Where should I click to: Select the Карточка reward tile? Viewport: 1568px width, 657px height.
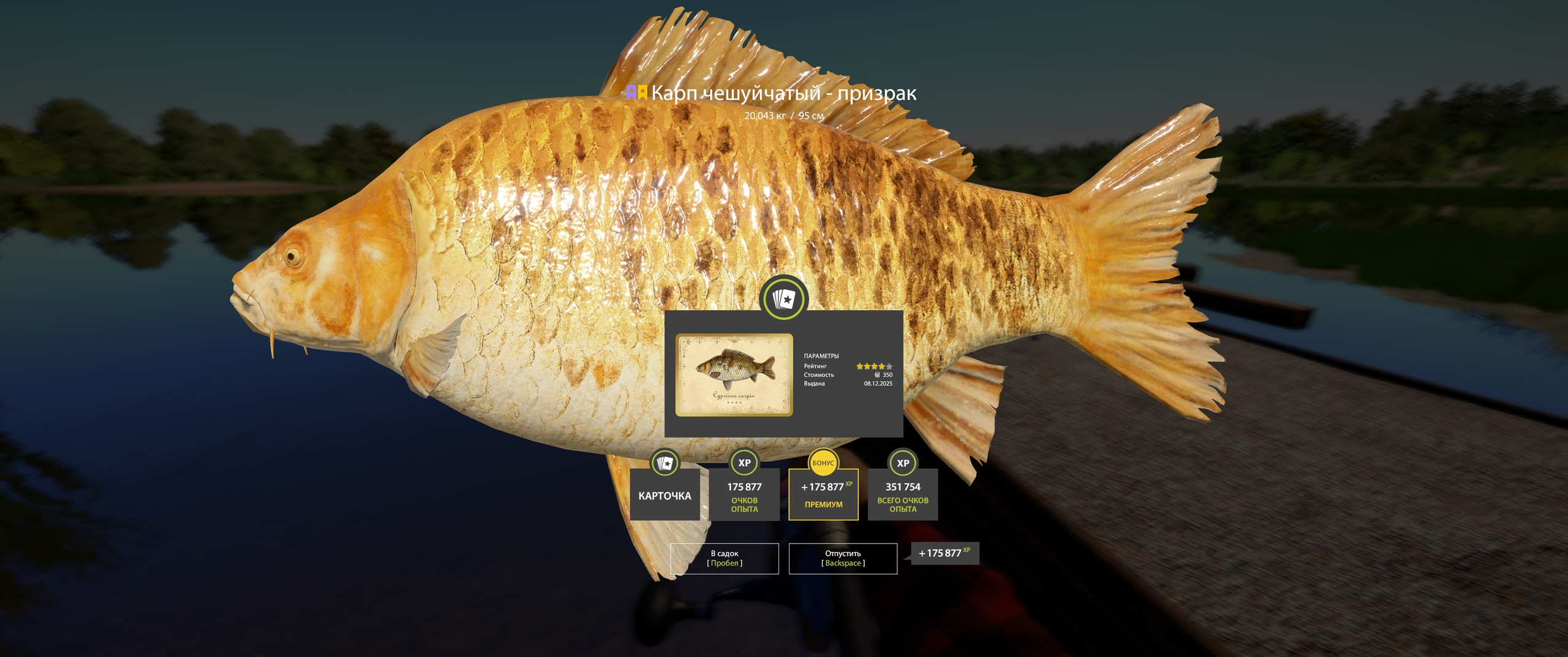coord(665,495)
